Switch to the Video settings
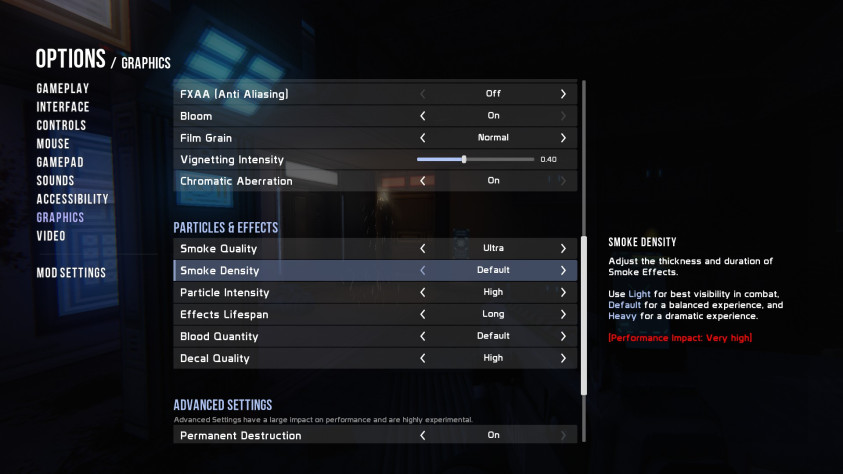Viewport: 843px width, 474px height. click(51, 236)
